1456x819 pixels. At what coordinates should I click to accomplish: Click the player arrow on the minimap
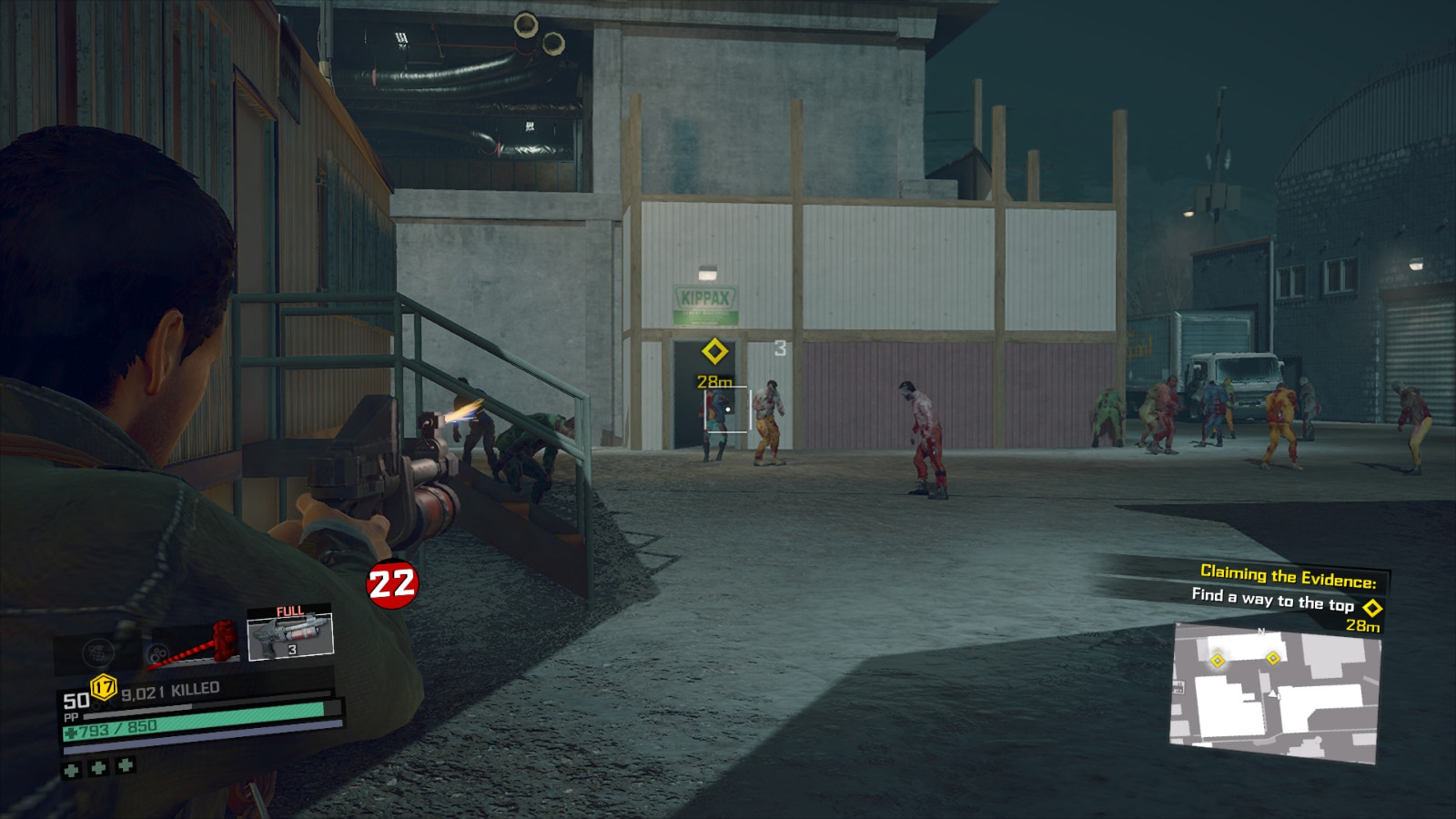(x=1272, y=693)
